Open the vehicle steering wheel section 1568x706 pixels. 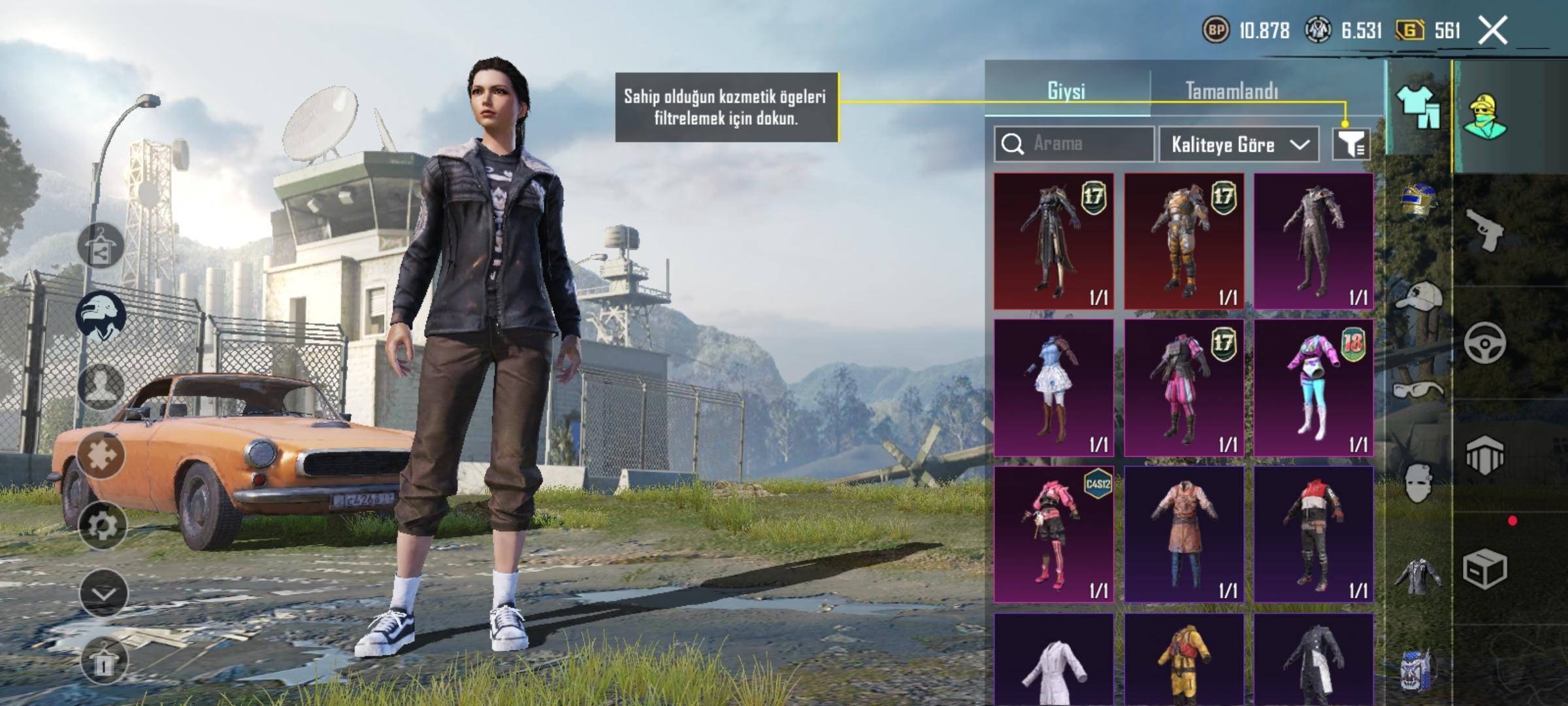click(1484, 343)
